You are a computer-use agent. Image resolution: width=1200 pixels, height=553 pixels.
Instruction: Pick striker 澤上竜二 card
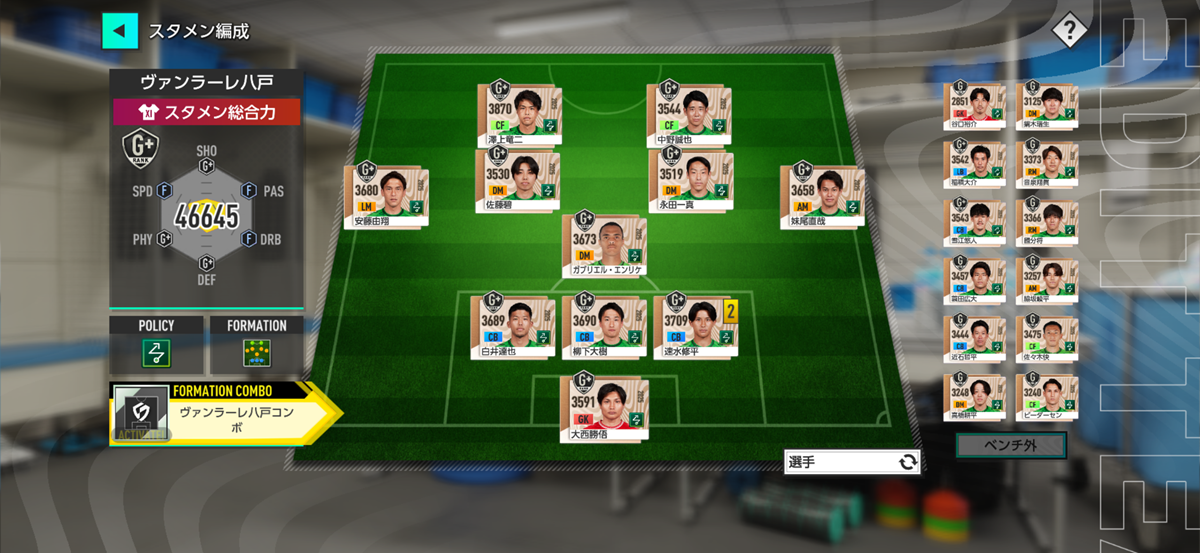click(519, 115)
